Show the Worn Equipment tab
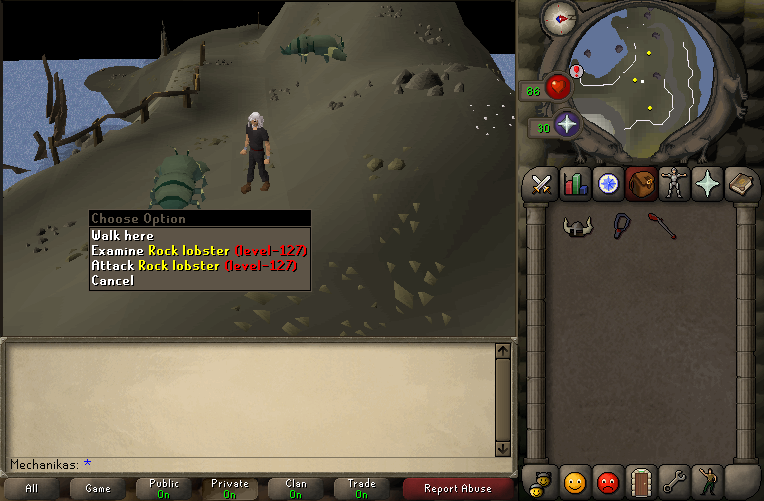This screenshot has width=764, height=501. click(674, 184)
